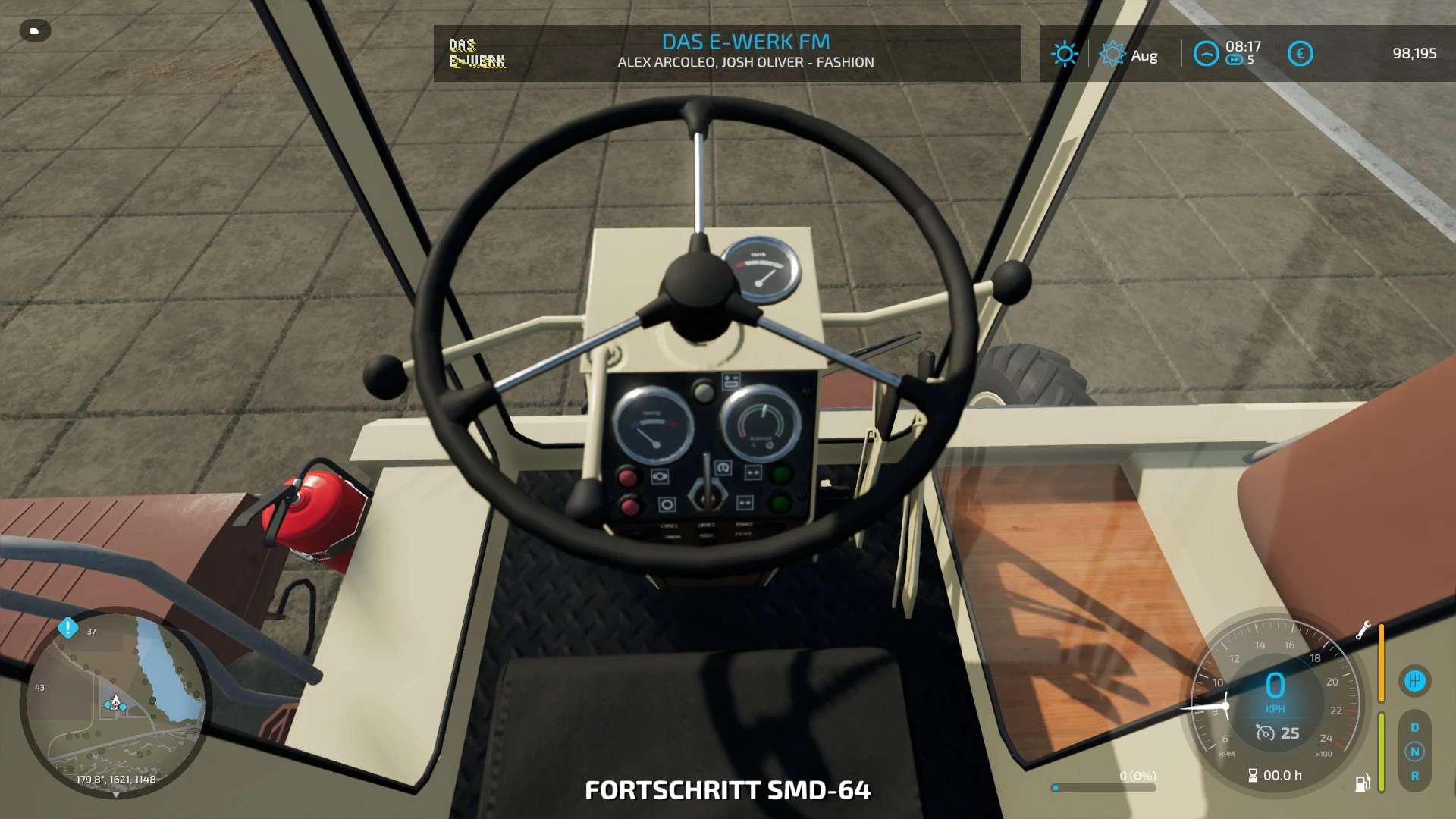The width and height of the screenshot is (1456, 819).
Task: Click the fuel pump icon
Action: point(1363,783)
